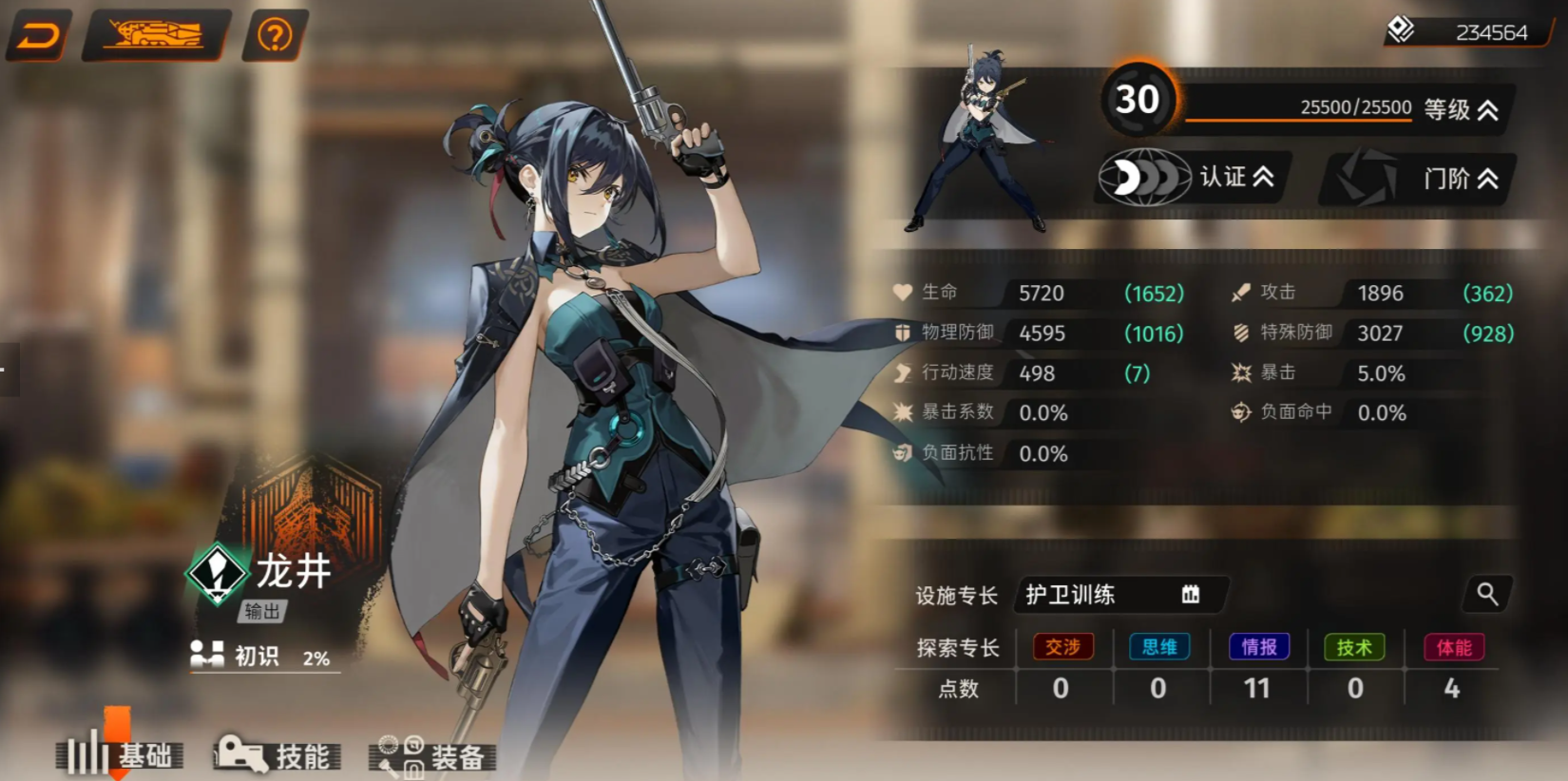The image size is (1568, 781).
Task: Open the orange vehicle home button
Action: (x=155, y=36)
